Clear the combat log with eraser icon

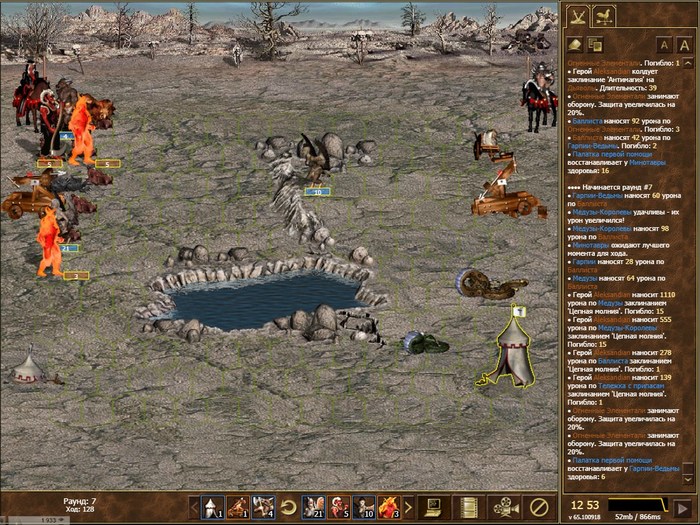[574, 44]
